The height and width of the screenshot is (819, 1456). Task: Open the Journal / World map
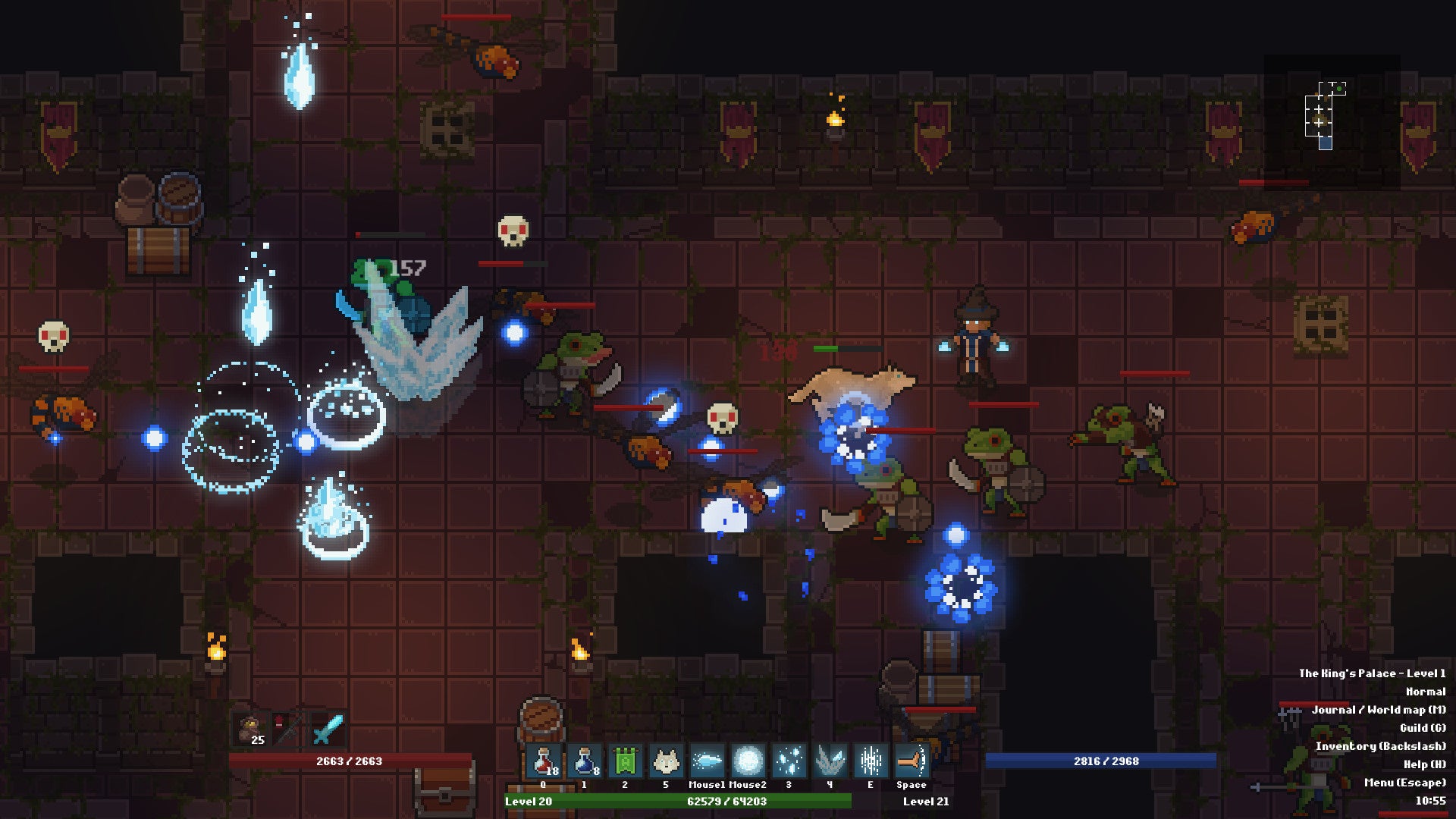coord(1378,710)
